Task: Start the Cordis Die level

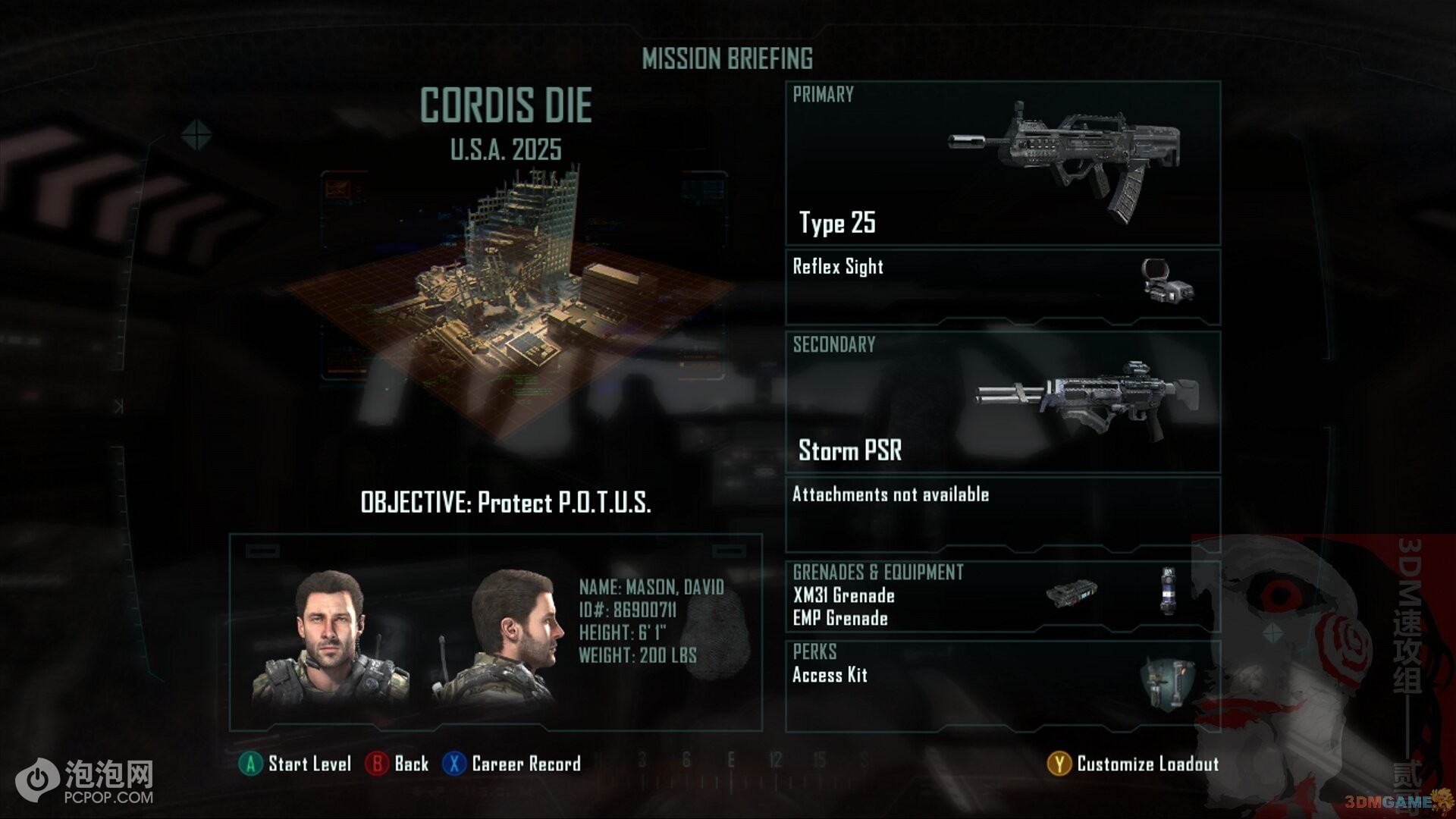Action: pos(296,764)
